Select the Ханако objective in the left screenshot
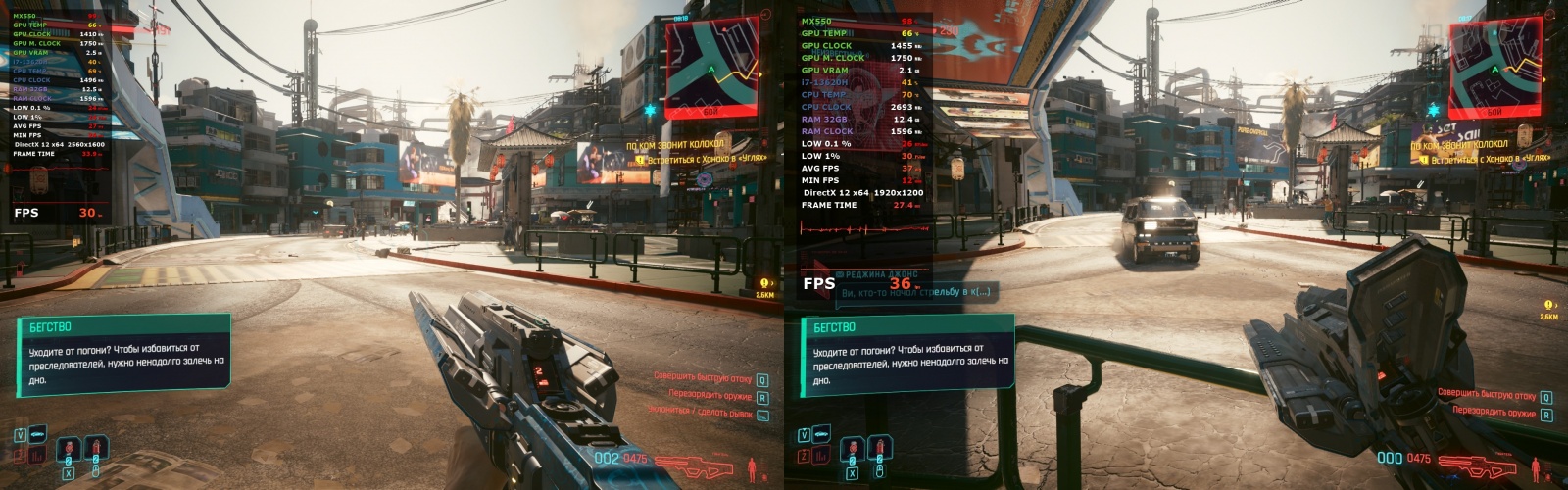Screen dimensions: 1568x490 pos(702,158)
